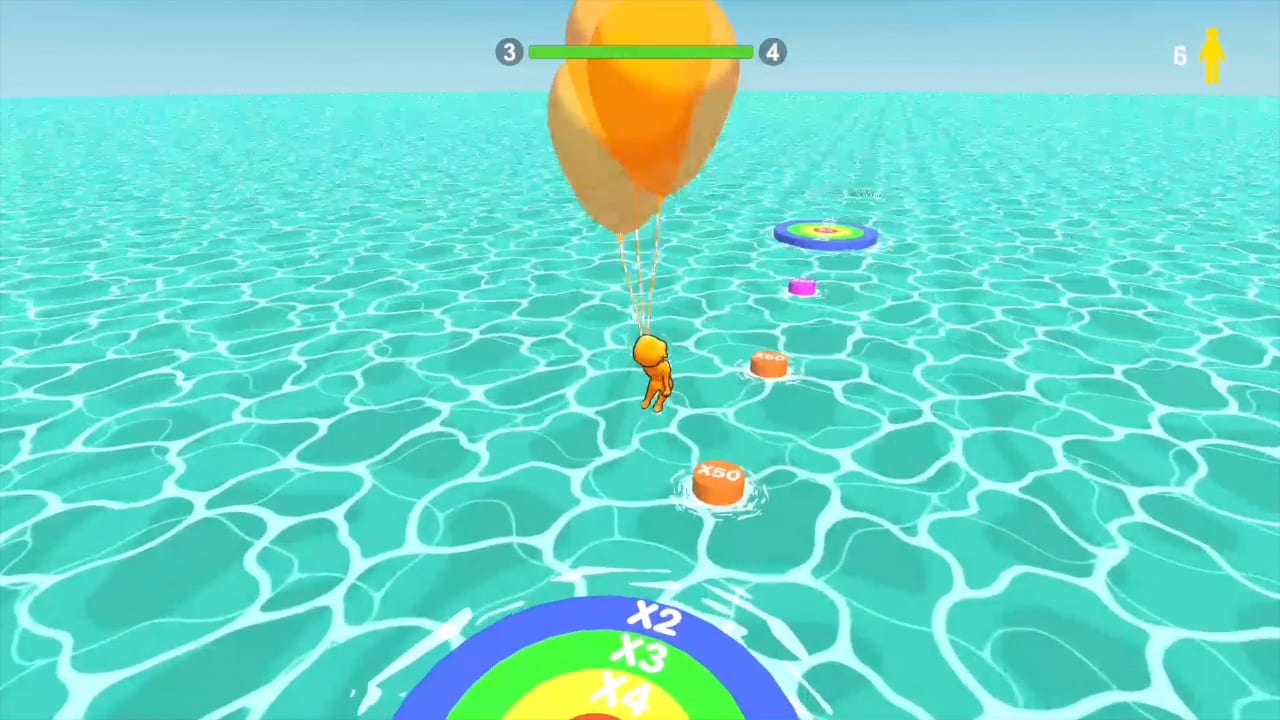Tap the score number 6
This screenshot has width=1280, height=720.
1180,56
